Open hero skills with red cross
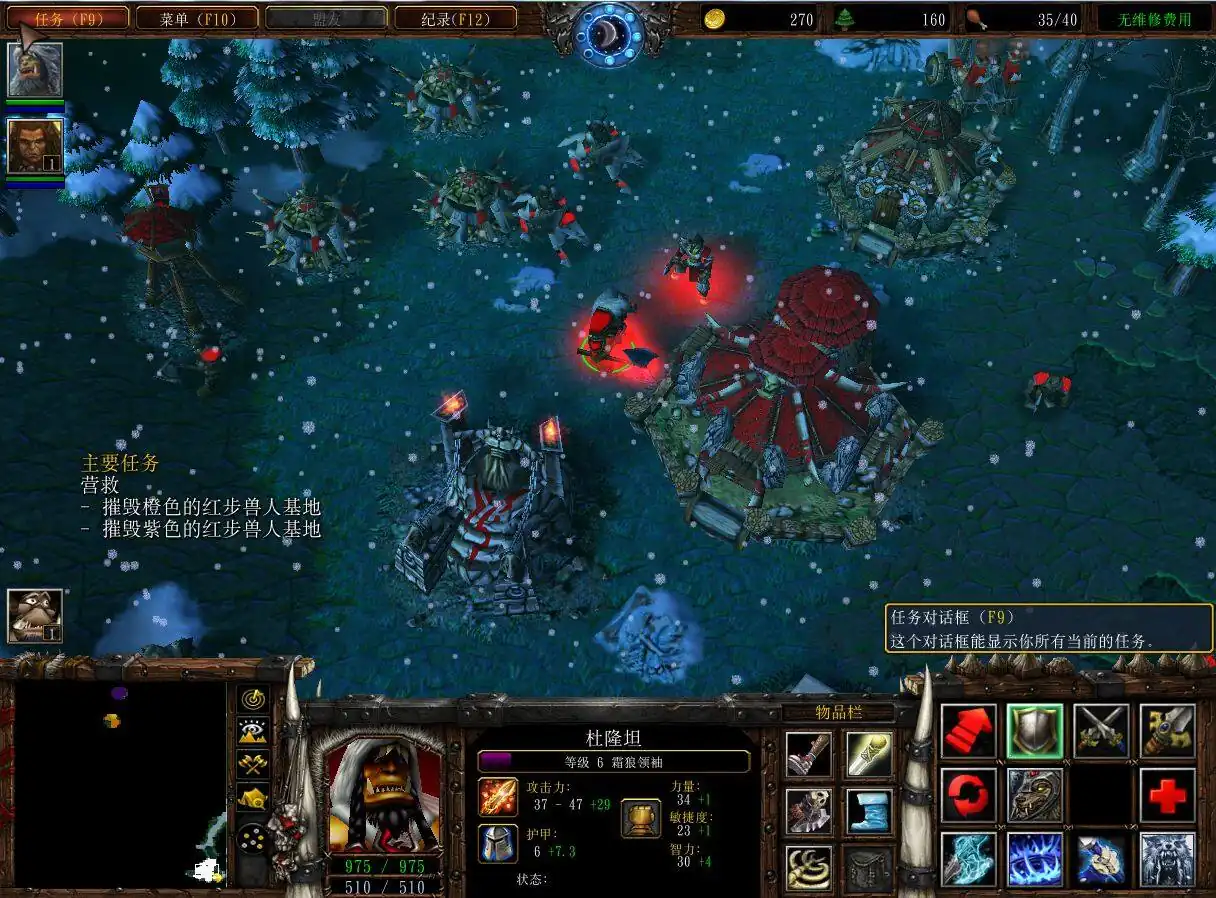This screenshot has height=898, width=1216. click(x=1166, y=796)
